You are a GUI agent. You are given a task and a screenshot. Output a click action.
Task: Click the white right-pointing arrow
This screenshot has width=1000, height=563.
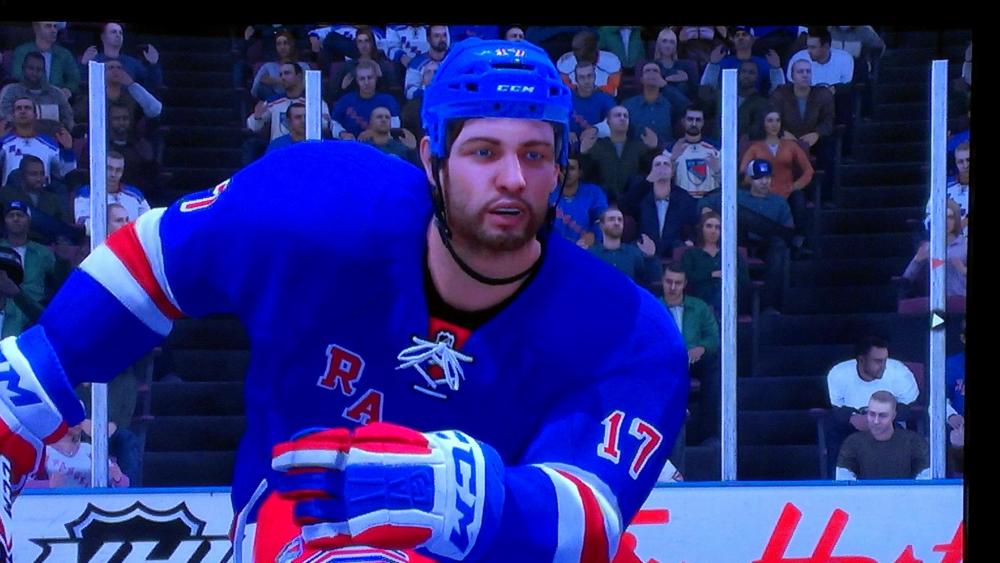(x=938, y=321)
